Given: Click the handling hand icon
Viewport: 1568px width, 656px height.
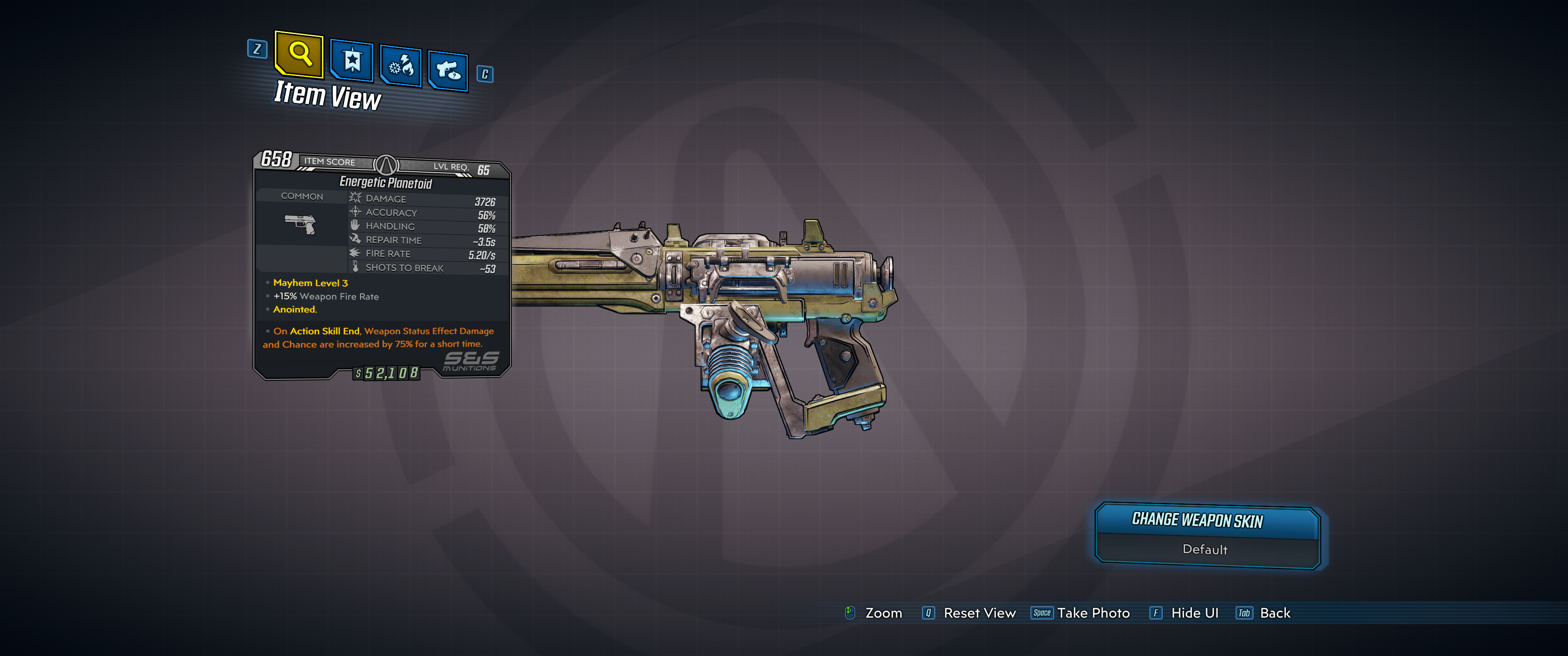Looking at the screenshot, I should (x=355, y=225).
